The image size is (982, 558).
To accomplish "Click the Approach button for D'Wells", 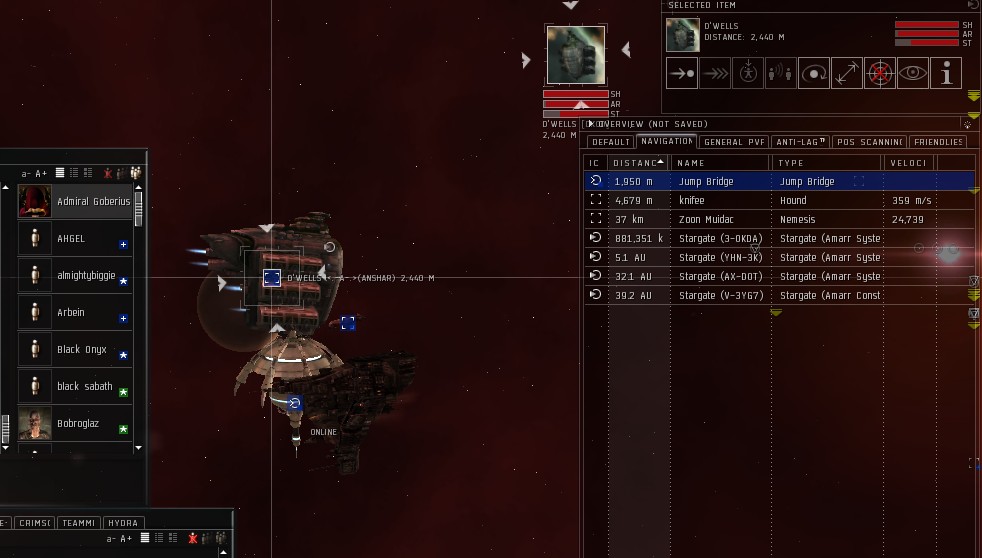I will coord(682,73).
